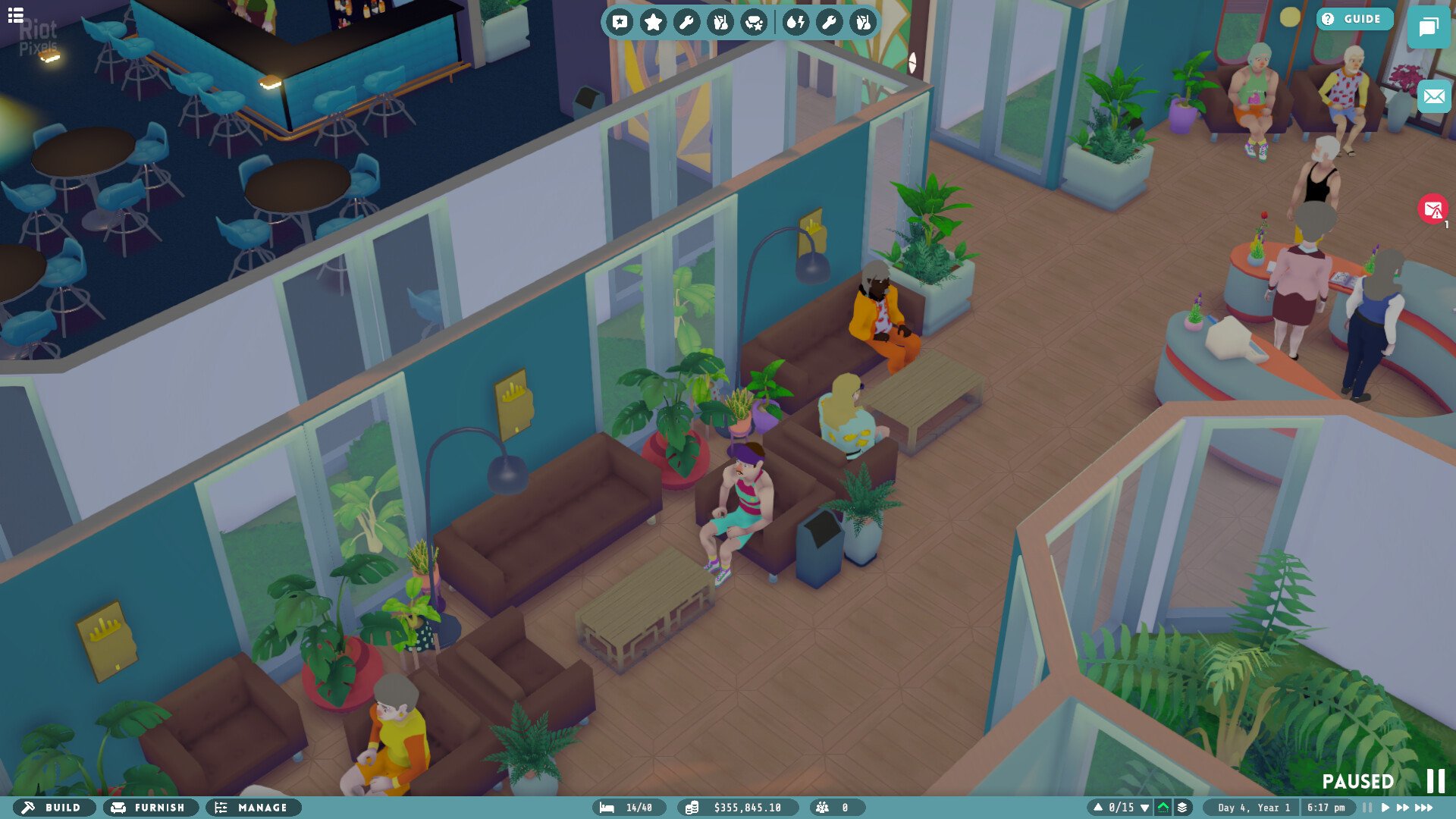1456x819 pixels.
Task: Open the water and power utilities overlay
Action: pyautogui.click(x=795, y=21)
